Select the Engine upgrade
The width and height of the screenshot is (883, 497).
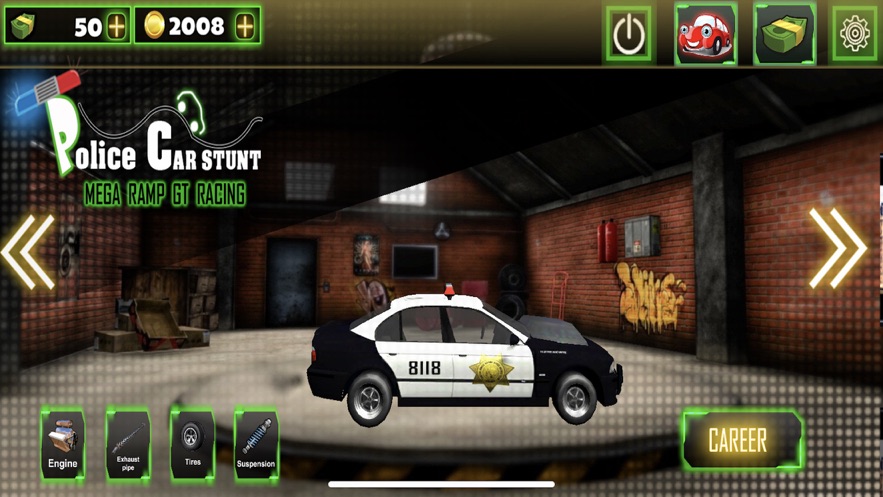point(63,444)
